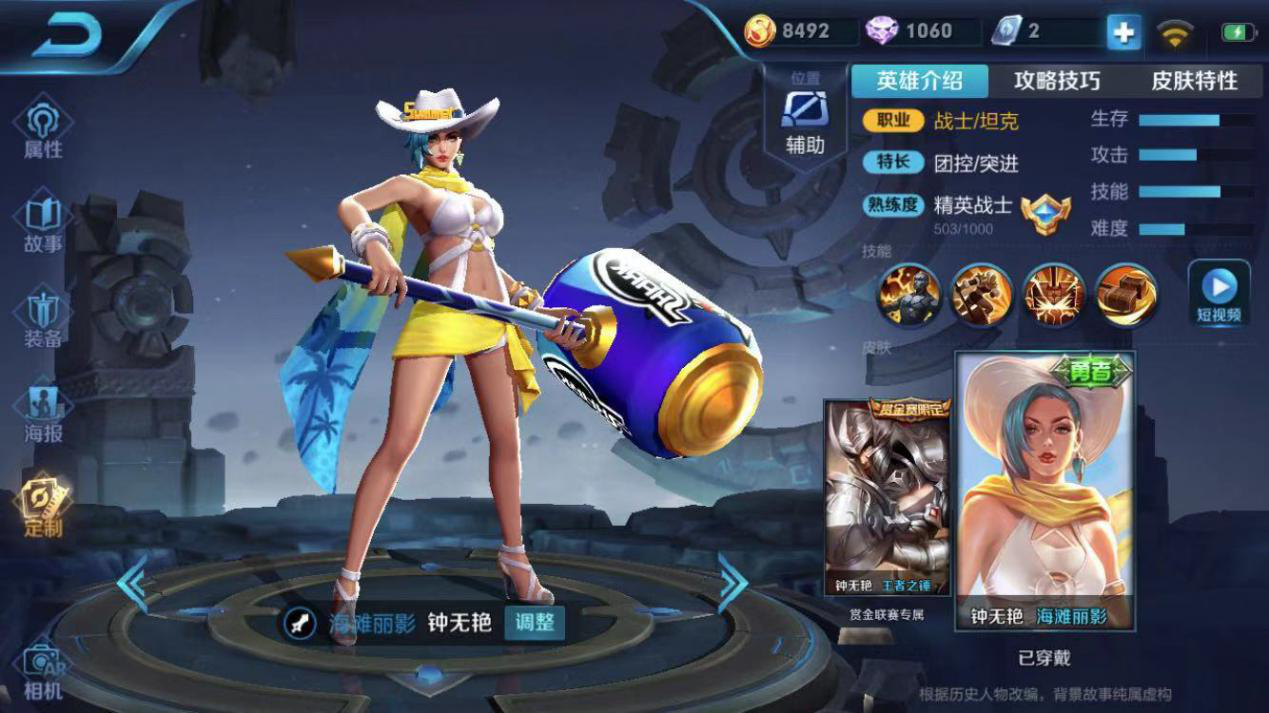Play the 短视频 short video
The width and height of the screenshot is (1269, 713).
click(1219, 294)
